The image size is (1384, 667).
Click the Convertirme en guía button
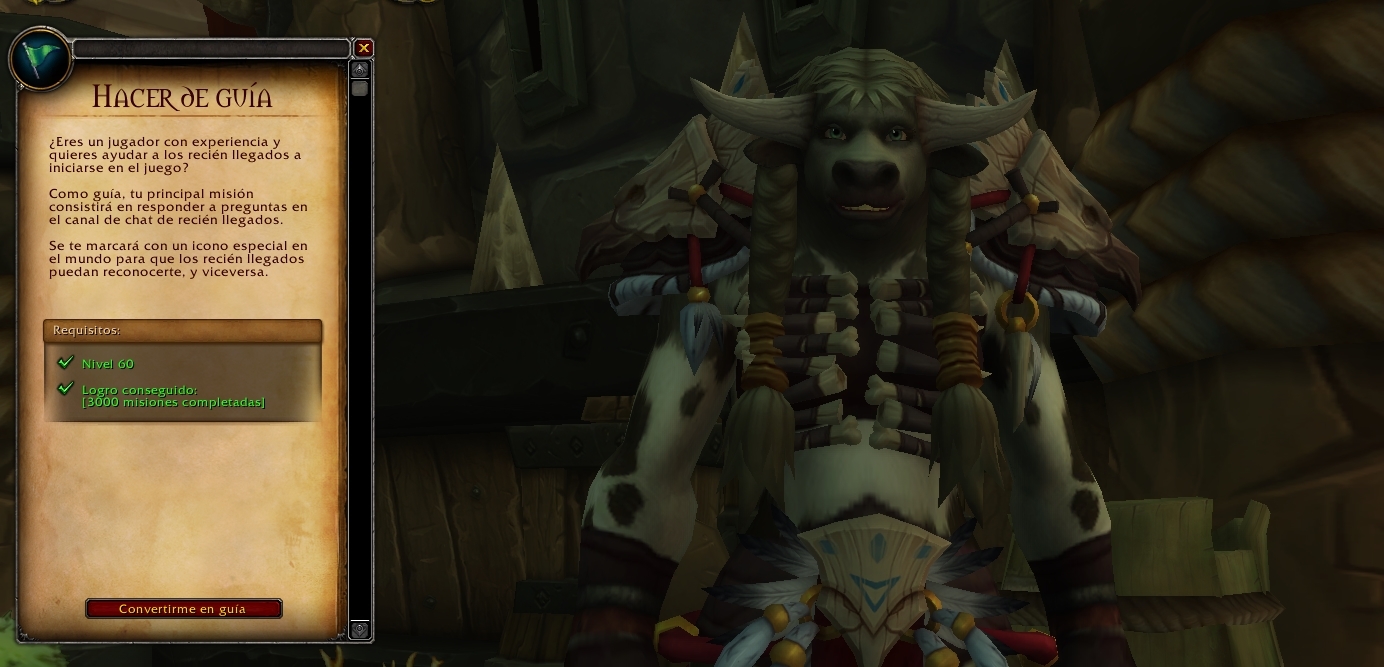tap(183, 609)
